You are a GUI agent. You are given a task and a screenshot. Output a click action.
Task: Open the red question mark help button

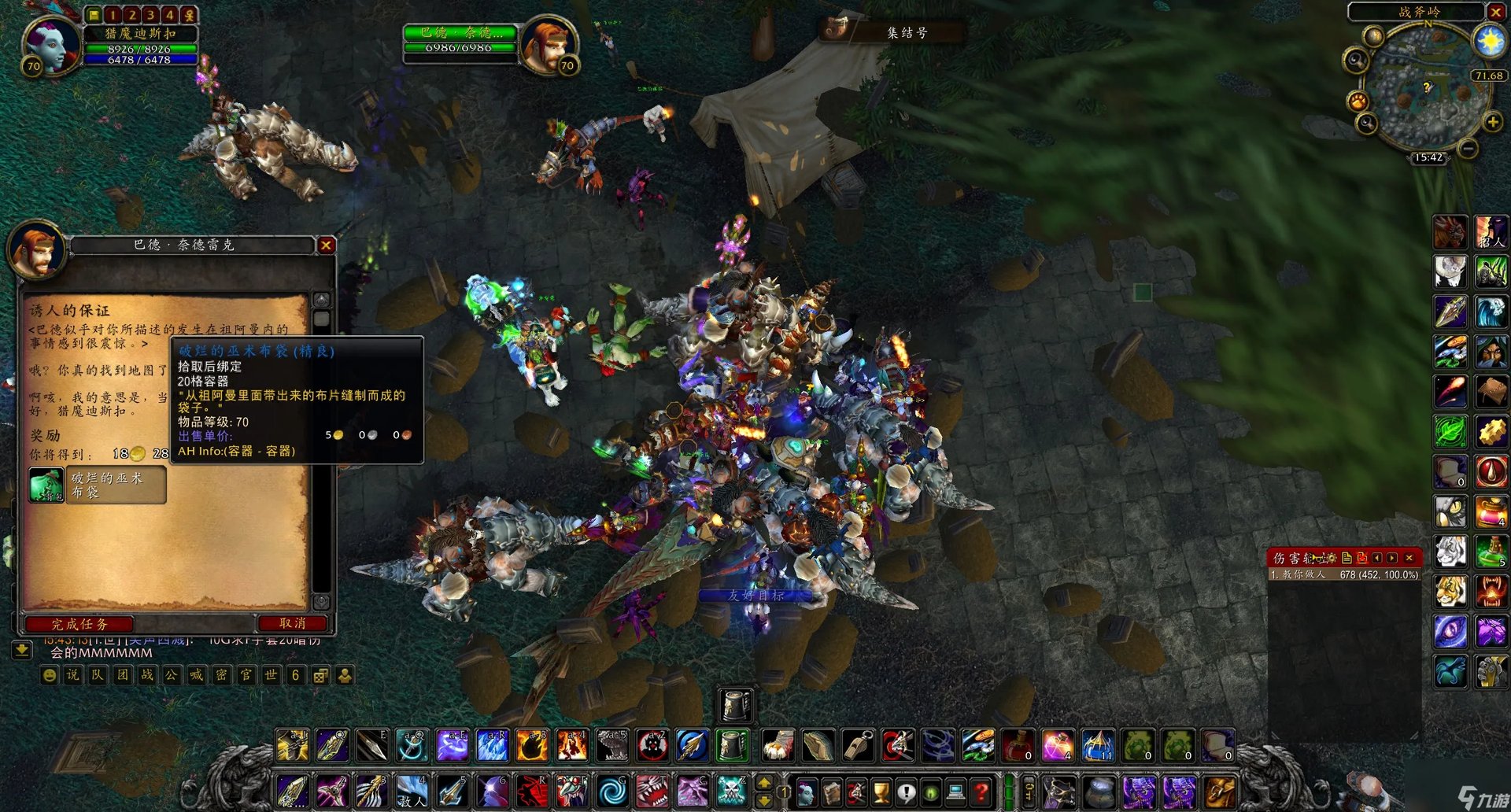click(981, 792)
